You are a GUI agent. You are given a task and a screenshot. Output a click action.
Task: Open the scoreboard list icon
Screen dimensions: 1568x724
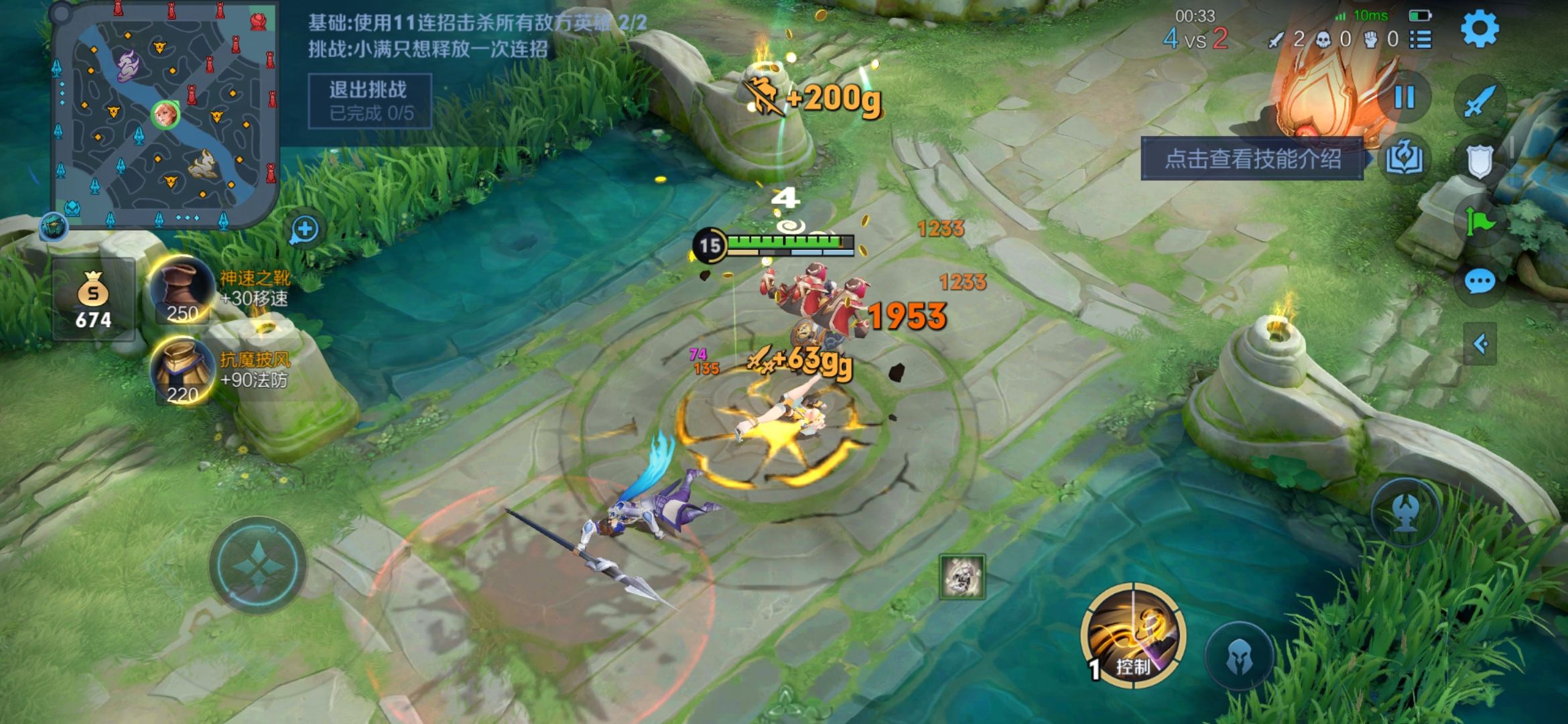(1421, 40)
